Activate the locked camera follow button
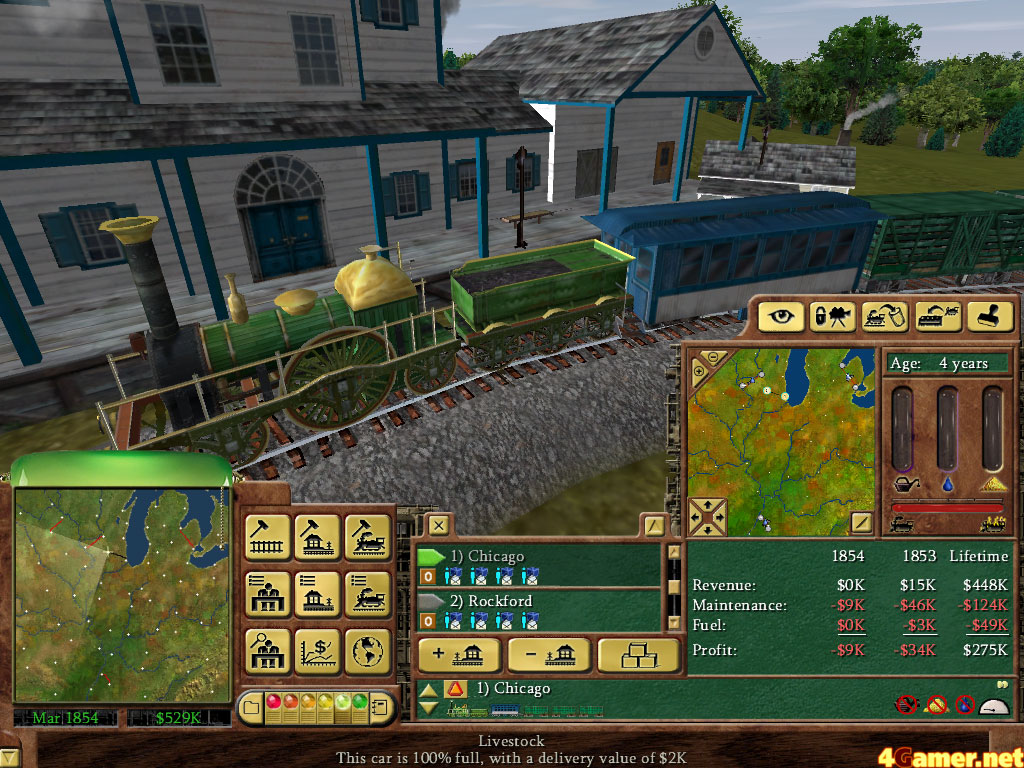 coord(834,316)
